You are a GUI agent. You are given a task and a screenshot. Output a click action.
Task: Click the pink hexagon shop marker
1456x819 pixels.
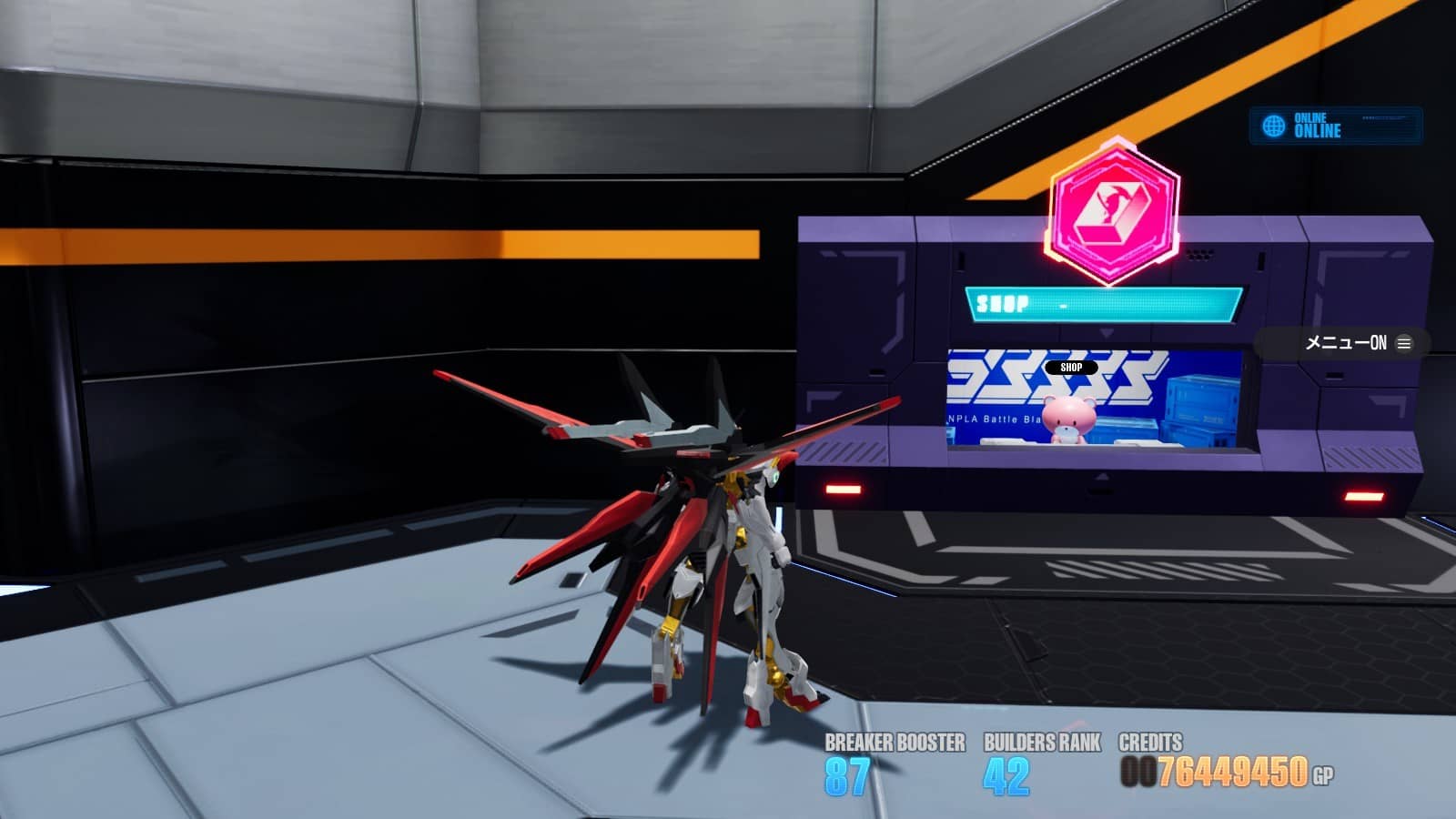1113,211
